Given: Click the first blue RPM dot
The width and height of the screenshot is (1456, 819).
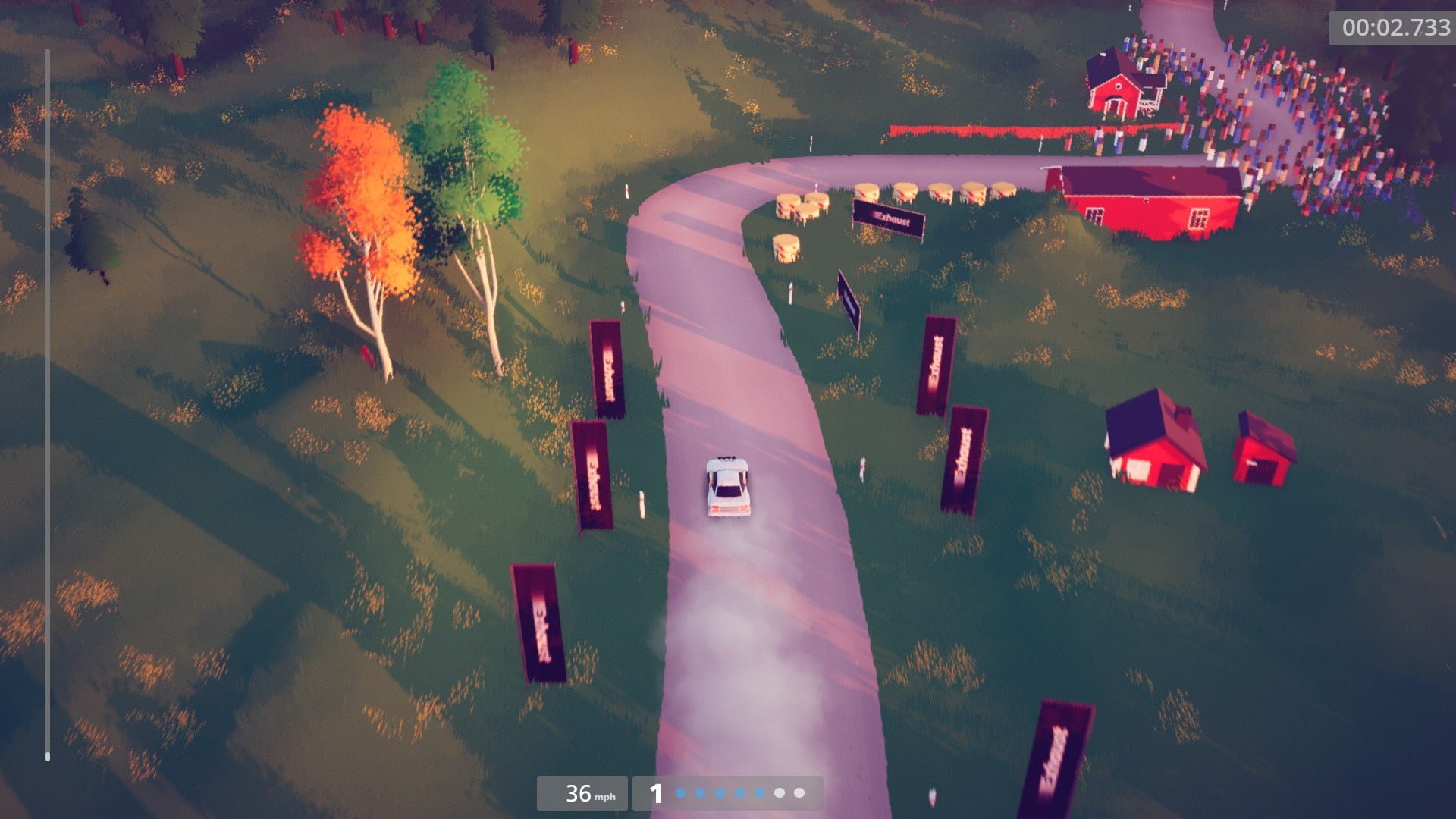Looking at the screenshot, I should (x=681, y=793).
